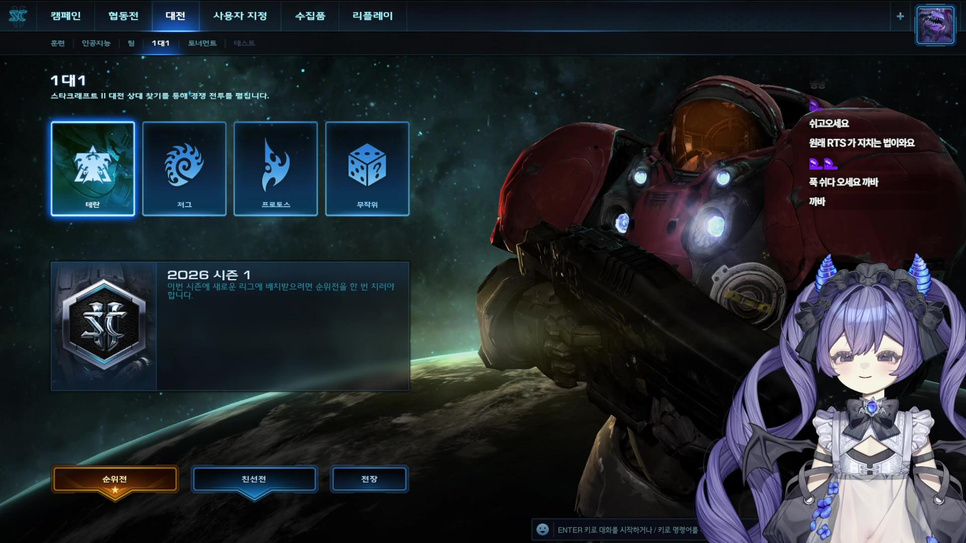Click the plus icon beside the portrait
The image size is (966, 543).
coord(900,16)
